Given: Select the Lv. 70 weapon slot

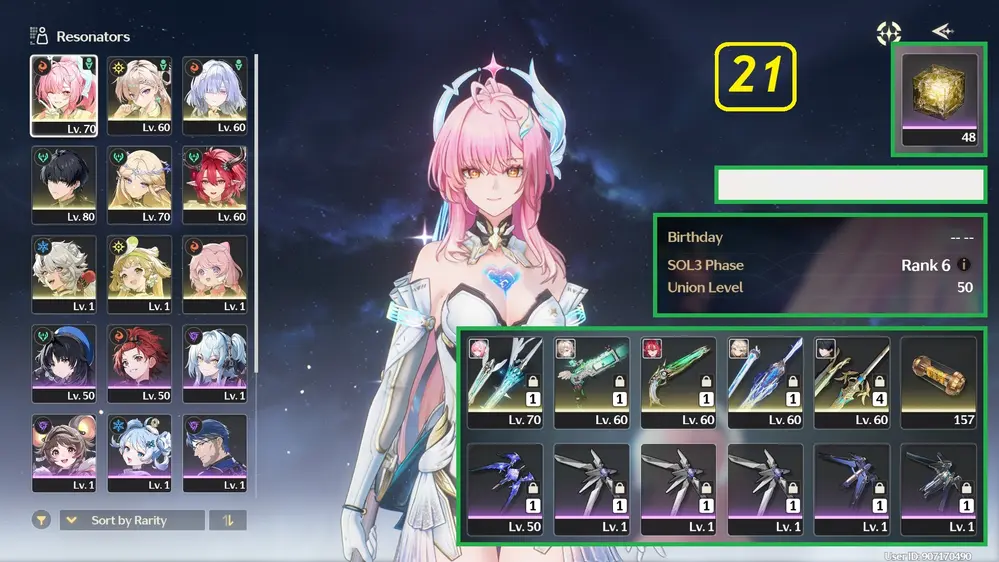Looking at the screenshot, I should coord(505,382).
